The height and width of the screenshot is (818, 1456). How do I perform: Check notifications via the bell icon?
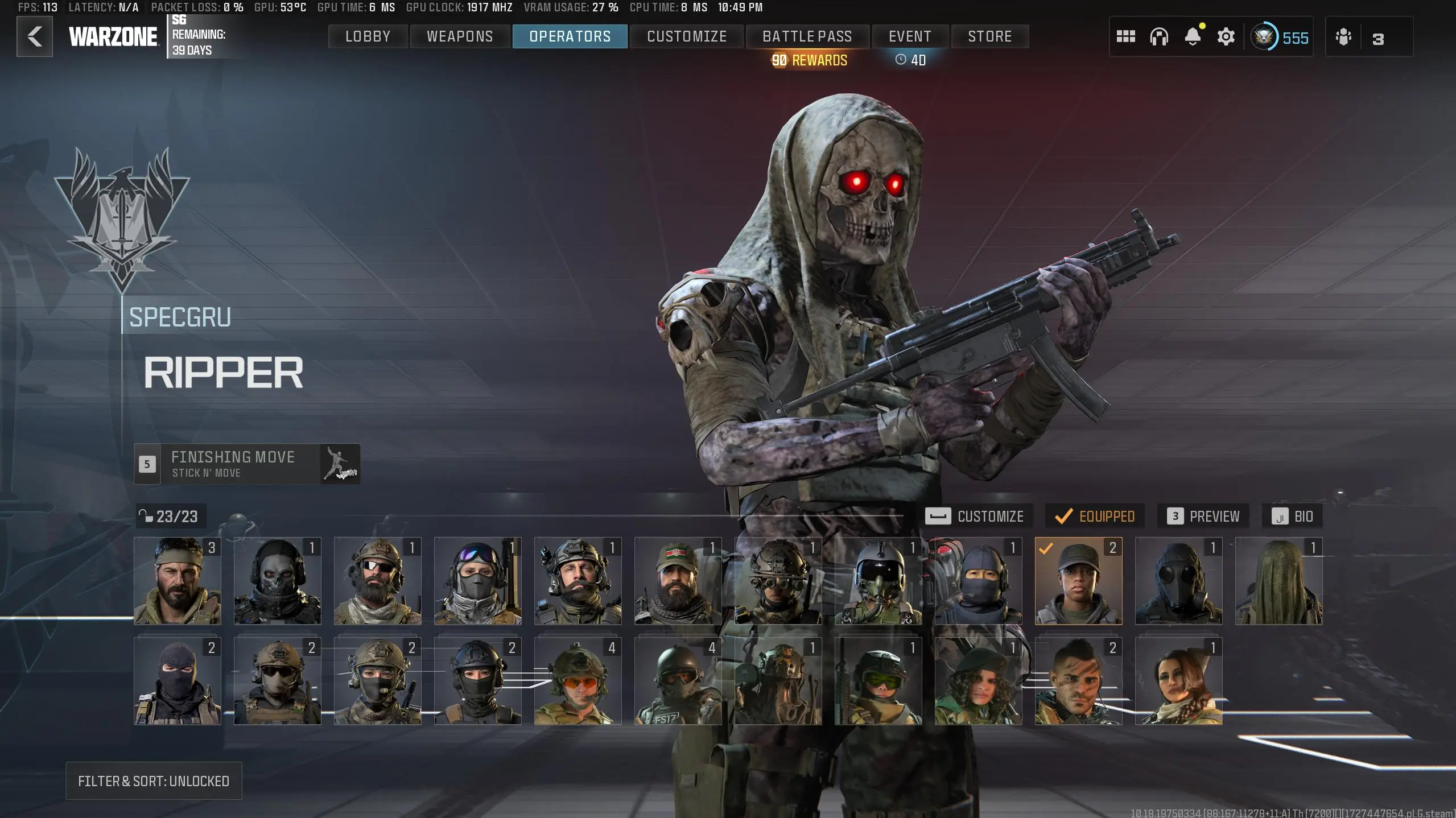pyautogui.click(x=1193, y=36)
